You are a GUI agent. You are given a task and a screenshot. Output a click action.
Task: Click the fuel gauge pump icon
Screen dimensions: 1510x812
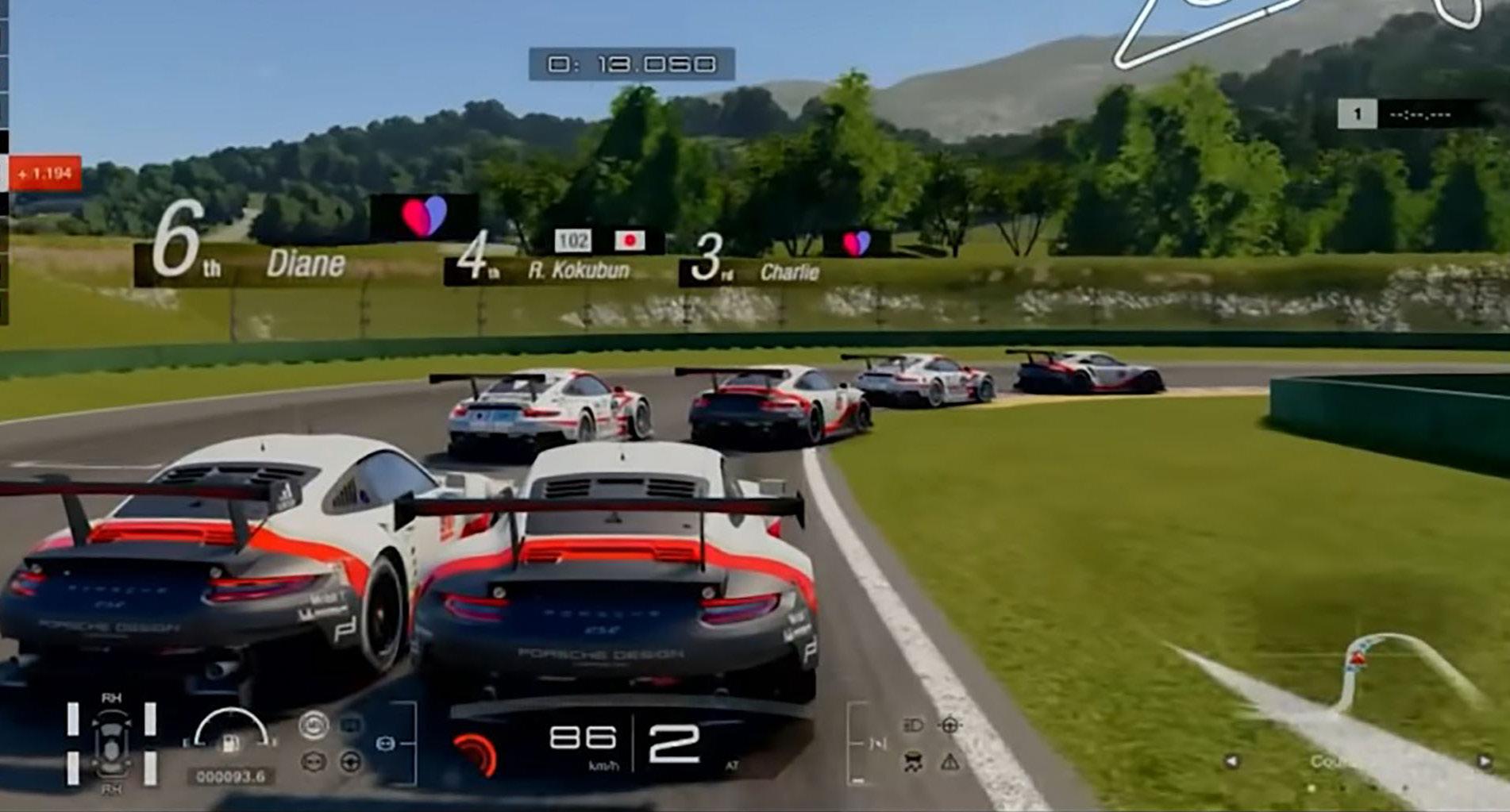[x=230, y=743]
